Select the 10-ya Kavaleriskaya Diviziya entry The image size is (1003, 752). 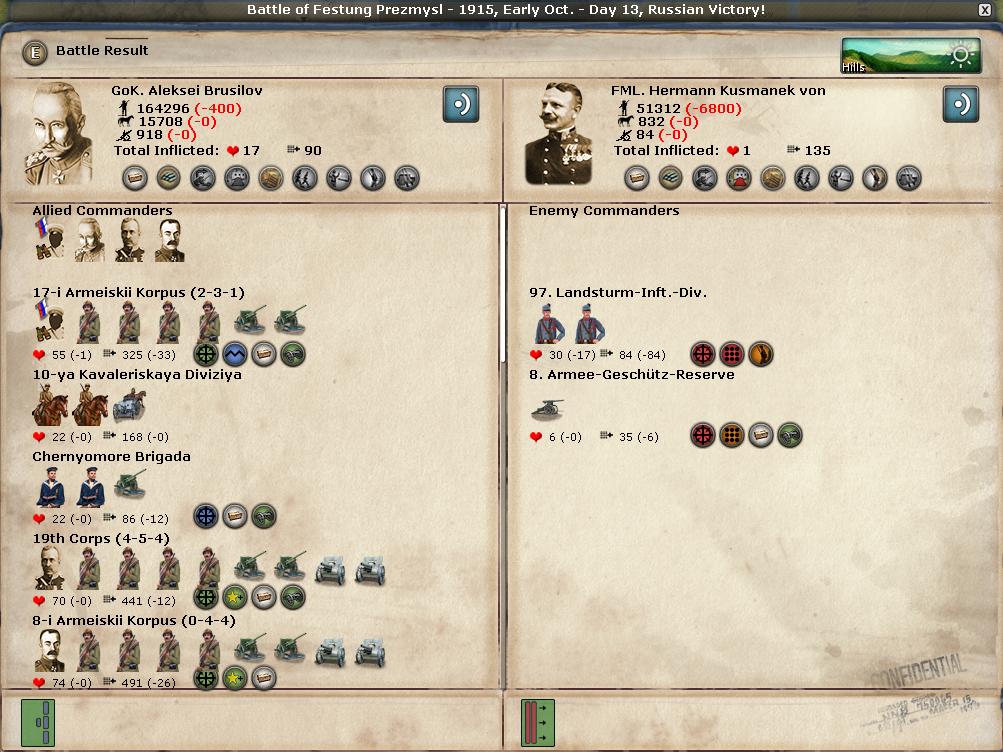pos(136,375)
